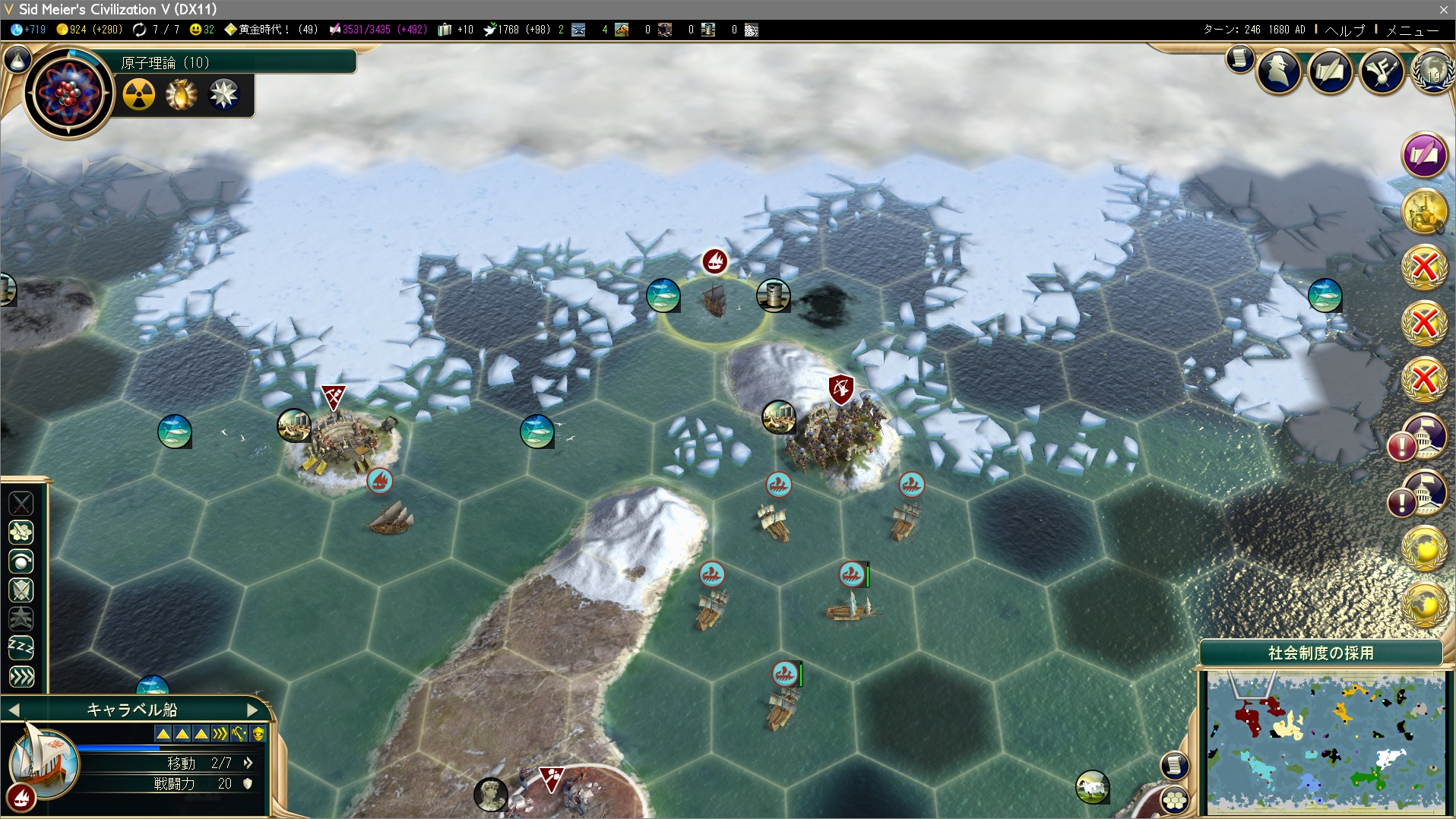Open the social policies scroll-and-quill icon
The image size is (1456, 819).
click(1330, 72)
